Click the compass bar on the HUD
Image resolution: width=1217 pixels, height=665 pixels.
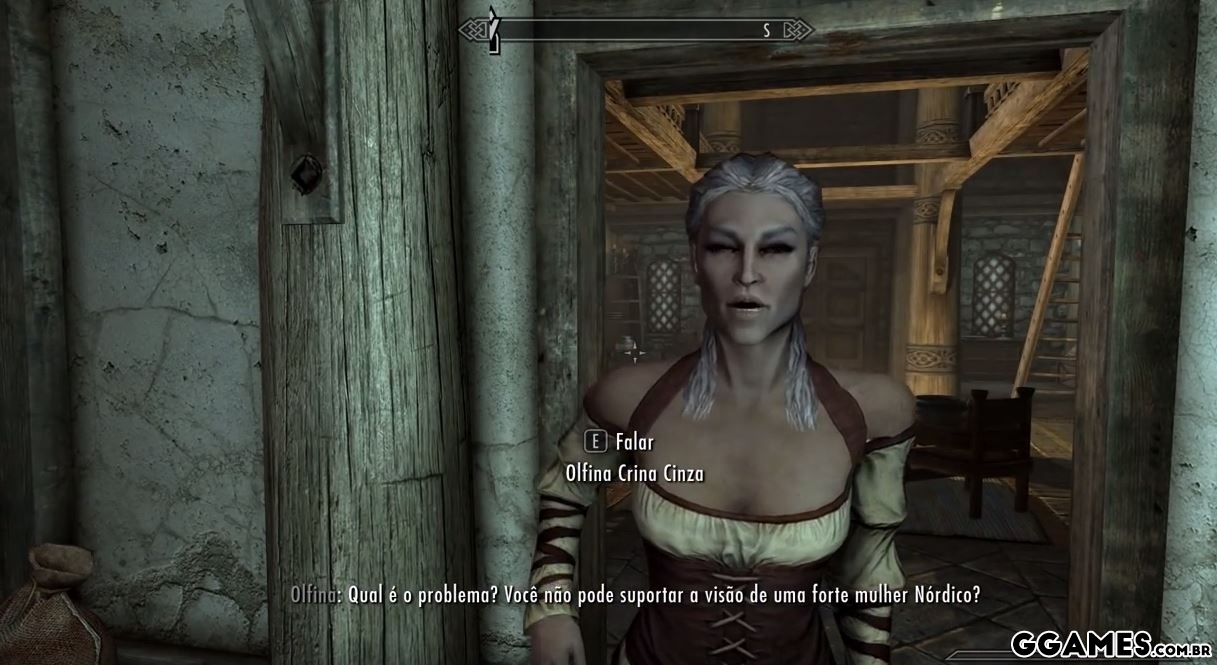[636, 30]
